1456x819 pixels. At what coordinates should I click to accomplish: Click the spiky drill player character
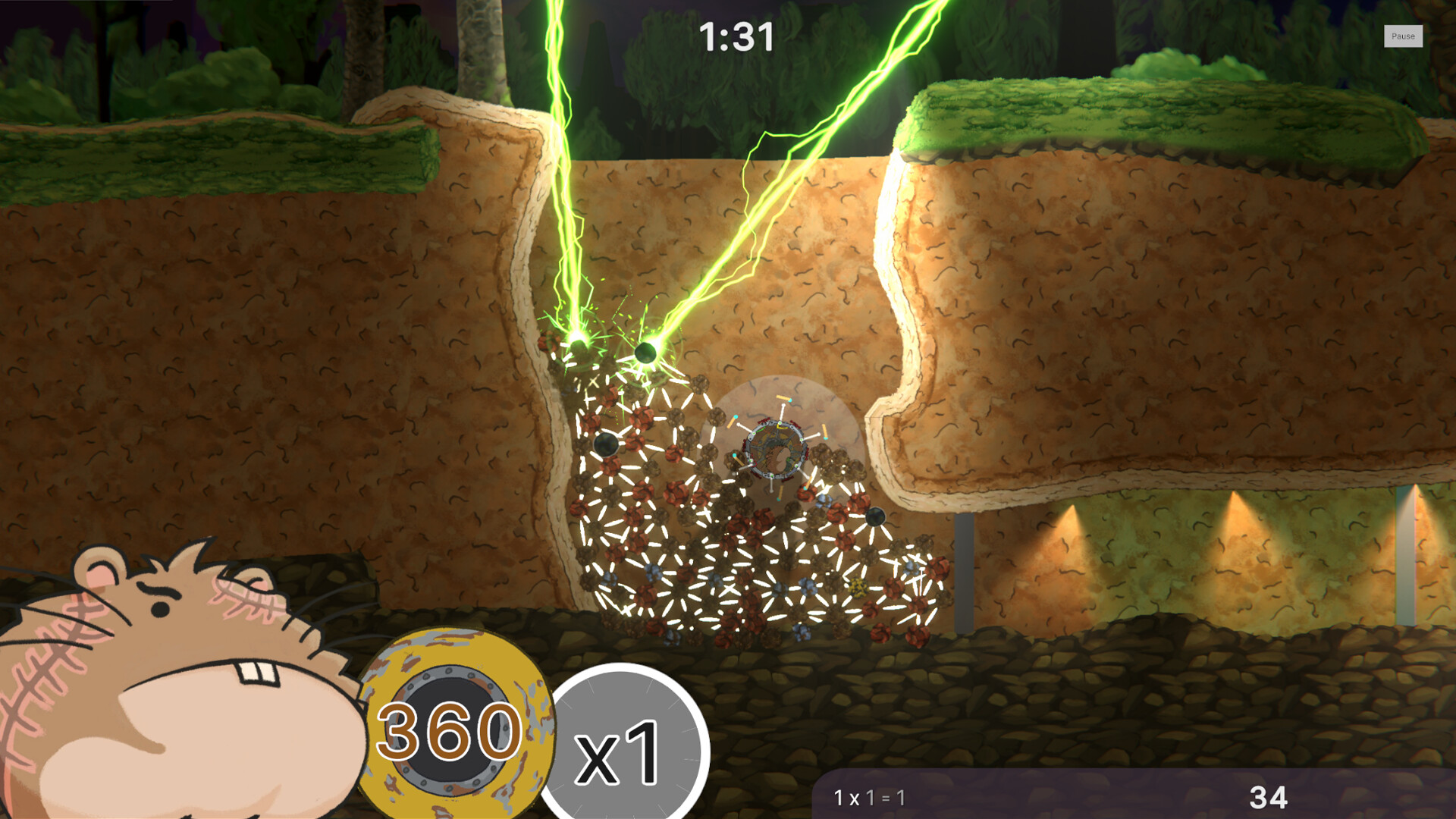click(x=773, y=447)
